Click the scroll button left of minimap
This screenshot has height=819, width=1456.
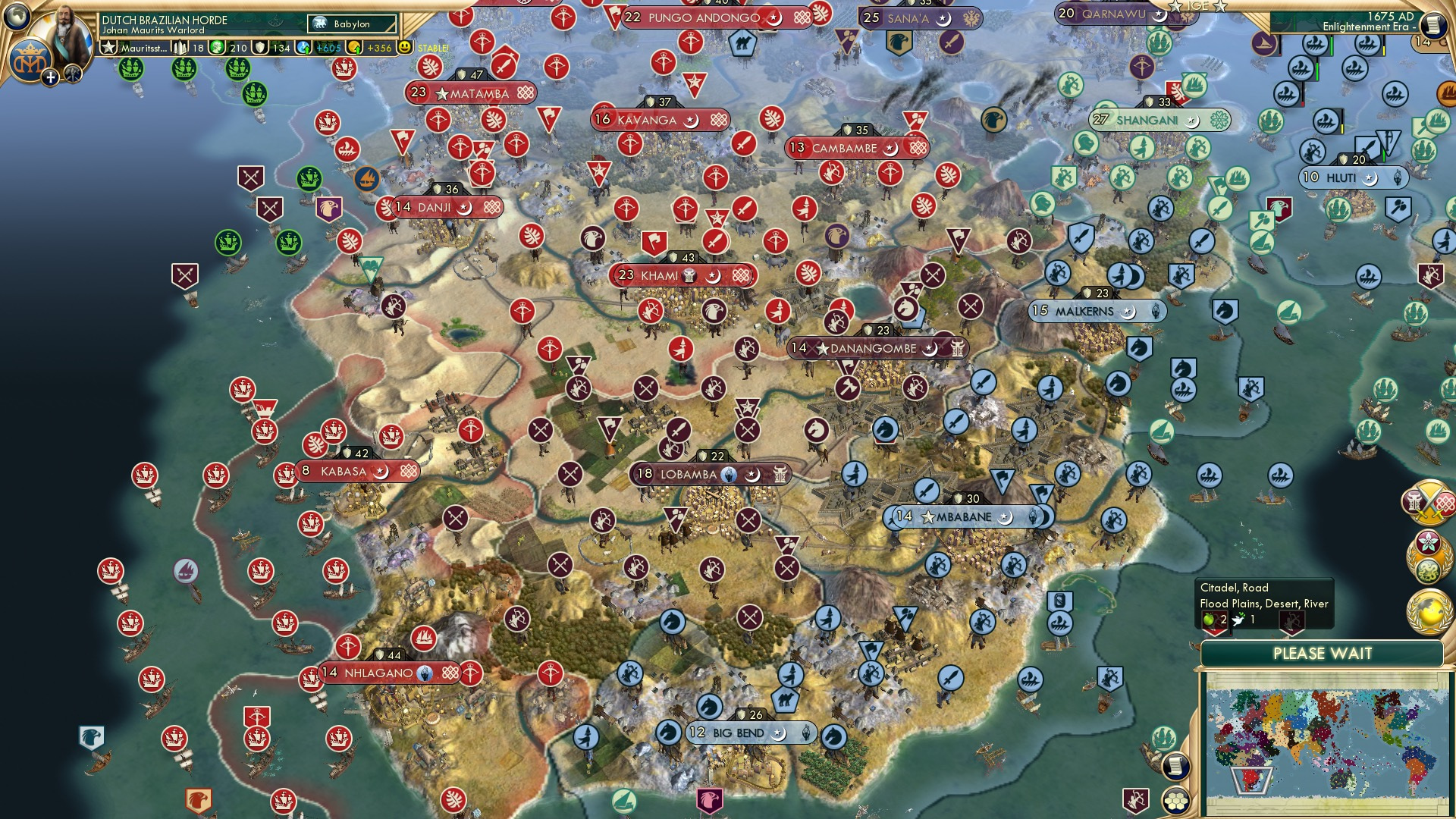[x=1175, y=766]
